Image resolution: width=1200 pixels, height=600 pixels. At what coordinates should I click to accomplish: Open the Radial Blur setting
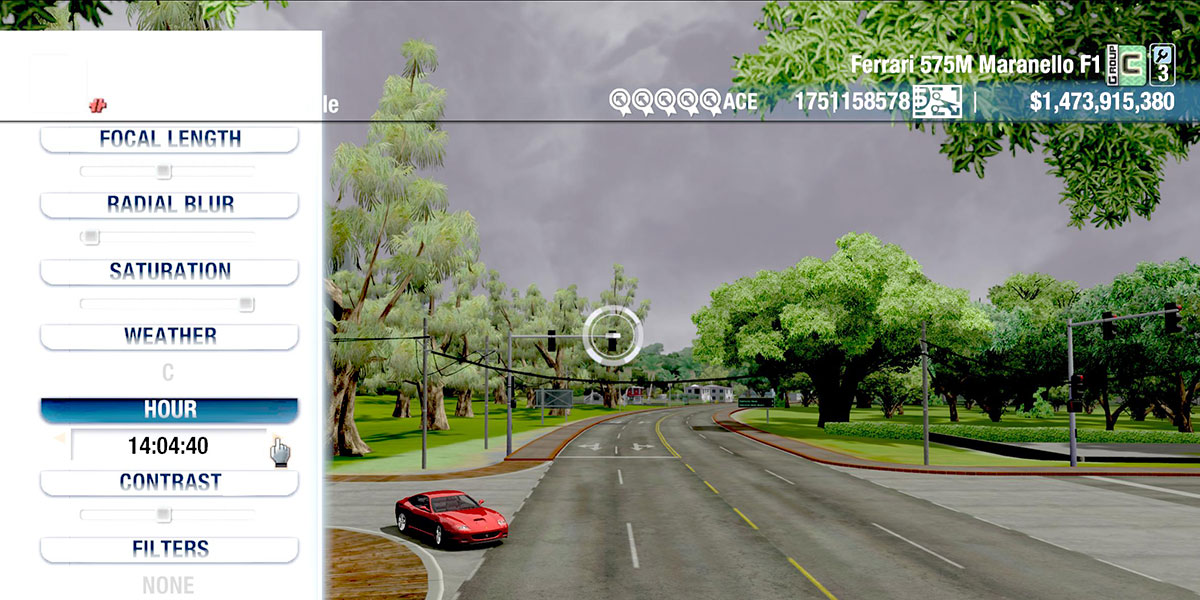[x=169, y=204]
